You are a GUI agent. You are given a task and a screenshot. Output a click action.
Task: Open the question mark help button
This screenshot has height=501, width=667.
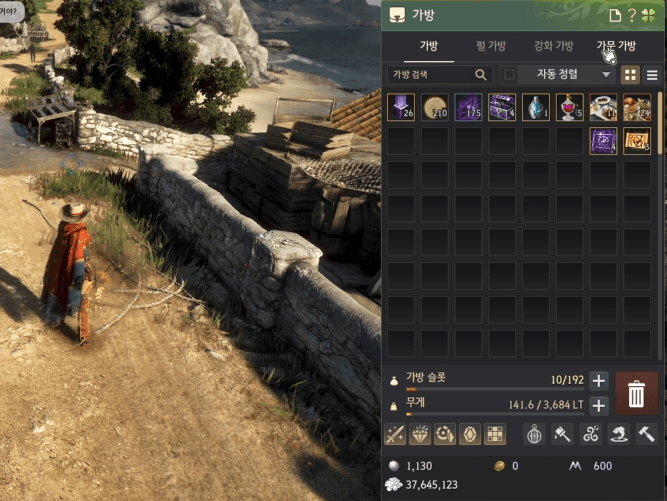tap(632, 15)
